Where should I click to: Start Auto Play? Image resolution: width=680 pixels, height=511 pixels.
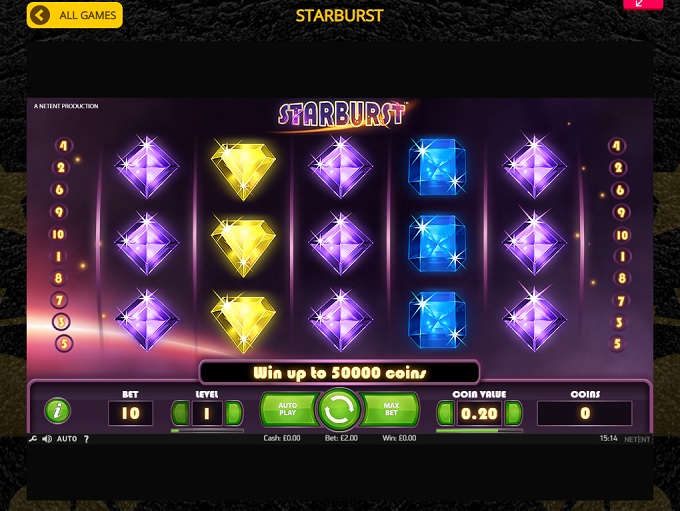pos(288,410)
